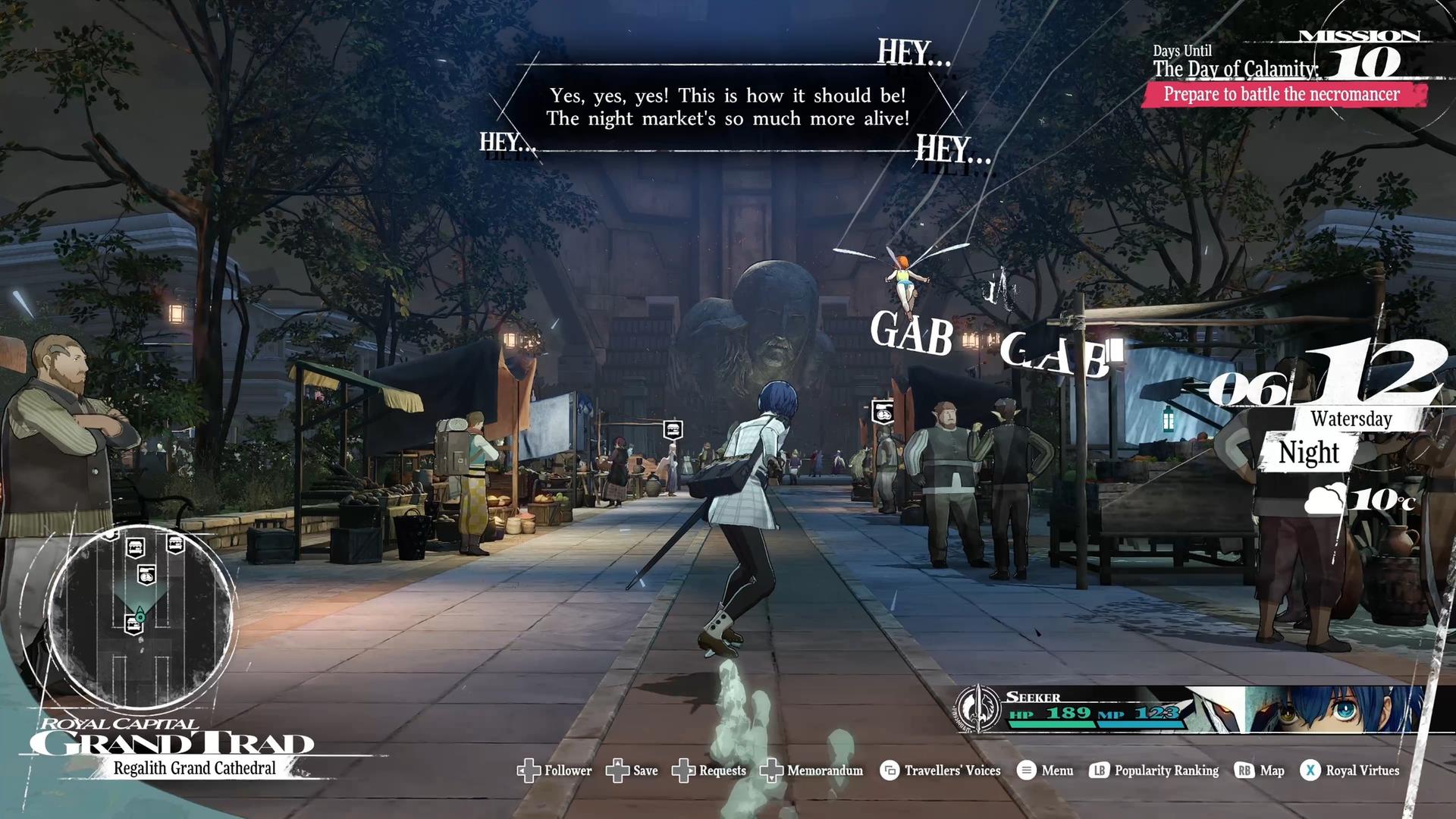Select the Follower shortcut label
1456x819 pixels.
tap(555, 770)
